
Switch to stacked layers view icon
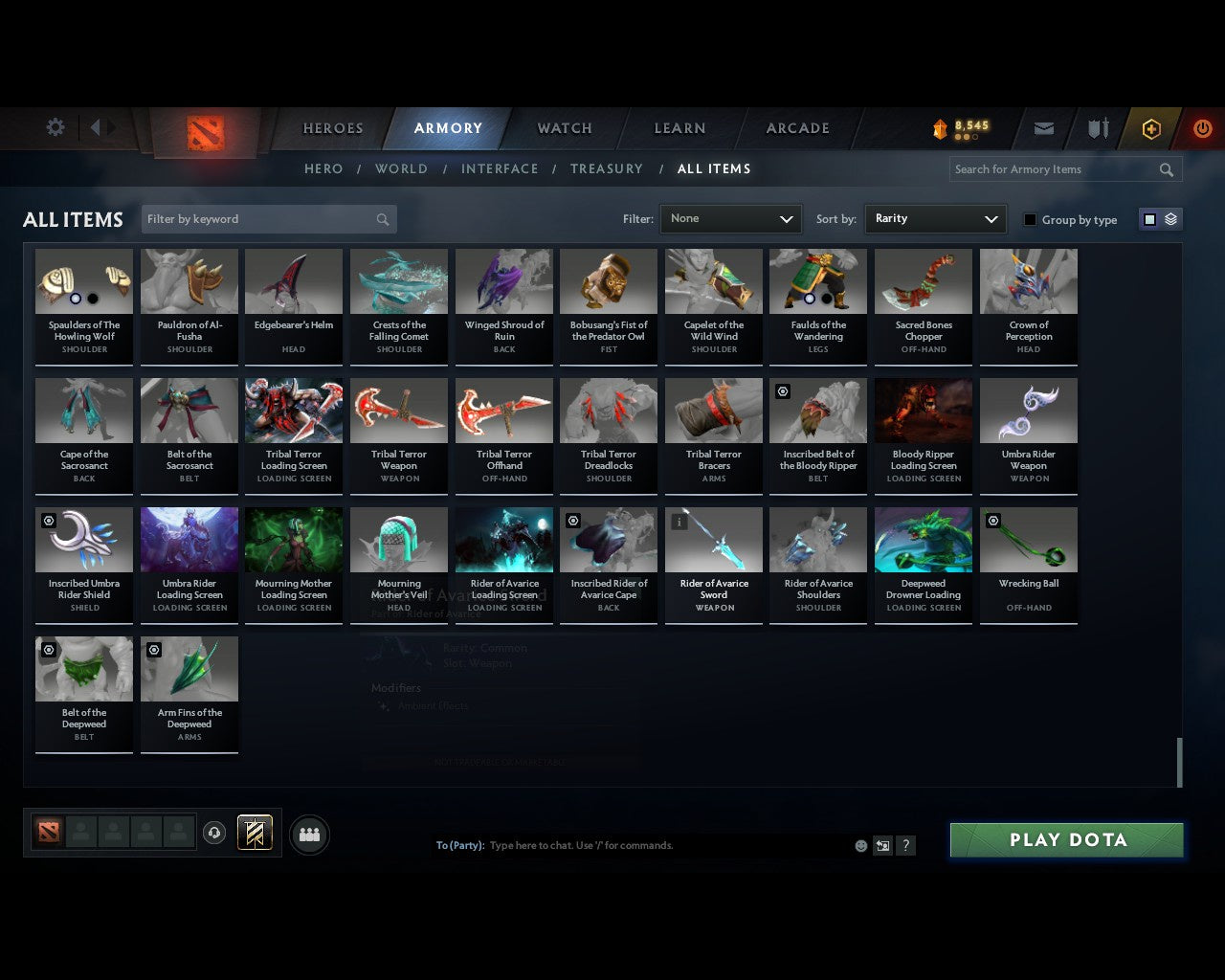click(1169, 218)
